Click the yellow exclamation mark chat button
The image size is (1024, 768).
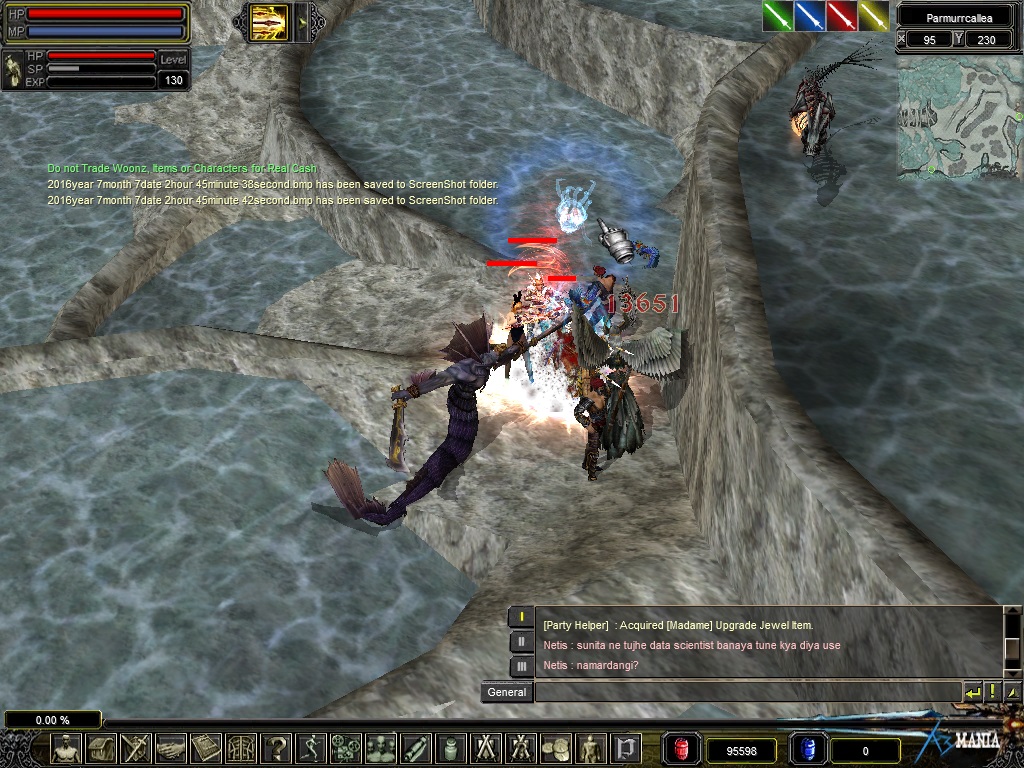pyautogui.click(x=992, y=692)
